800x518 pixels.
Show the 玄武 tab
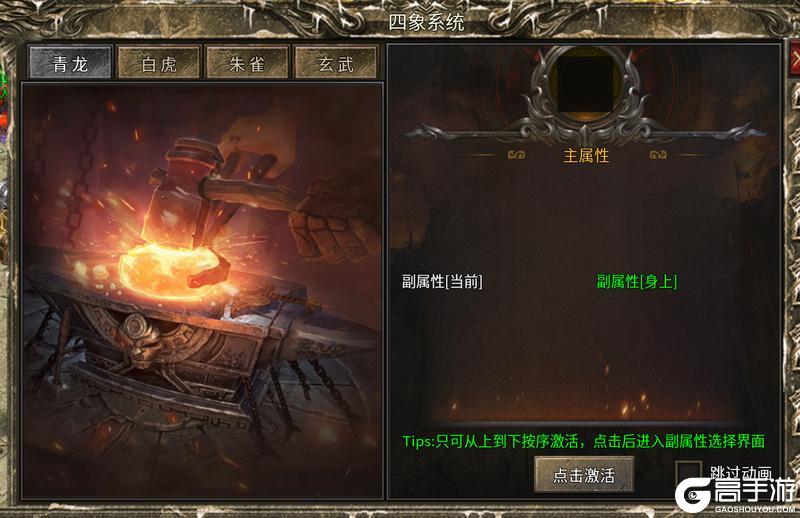pyautogui.click(x=335, y=63)
